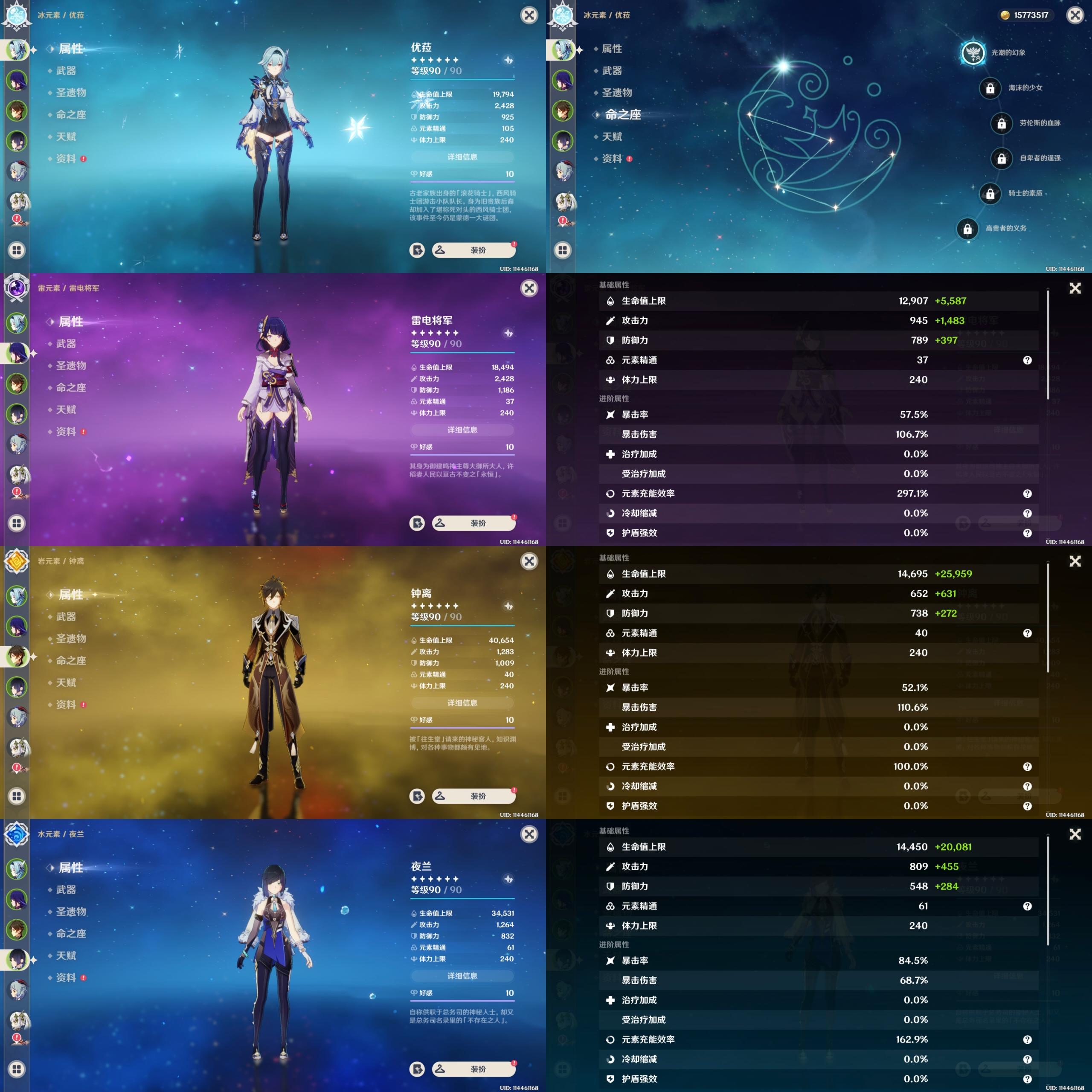This screenshot has width=1092, height=1092.
Task: Switch to 命之座 in 夜兰's menu
Action: 71,934
